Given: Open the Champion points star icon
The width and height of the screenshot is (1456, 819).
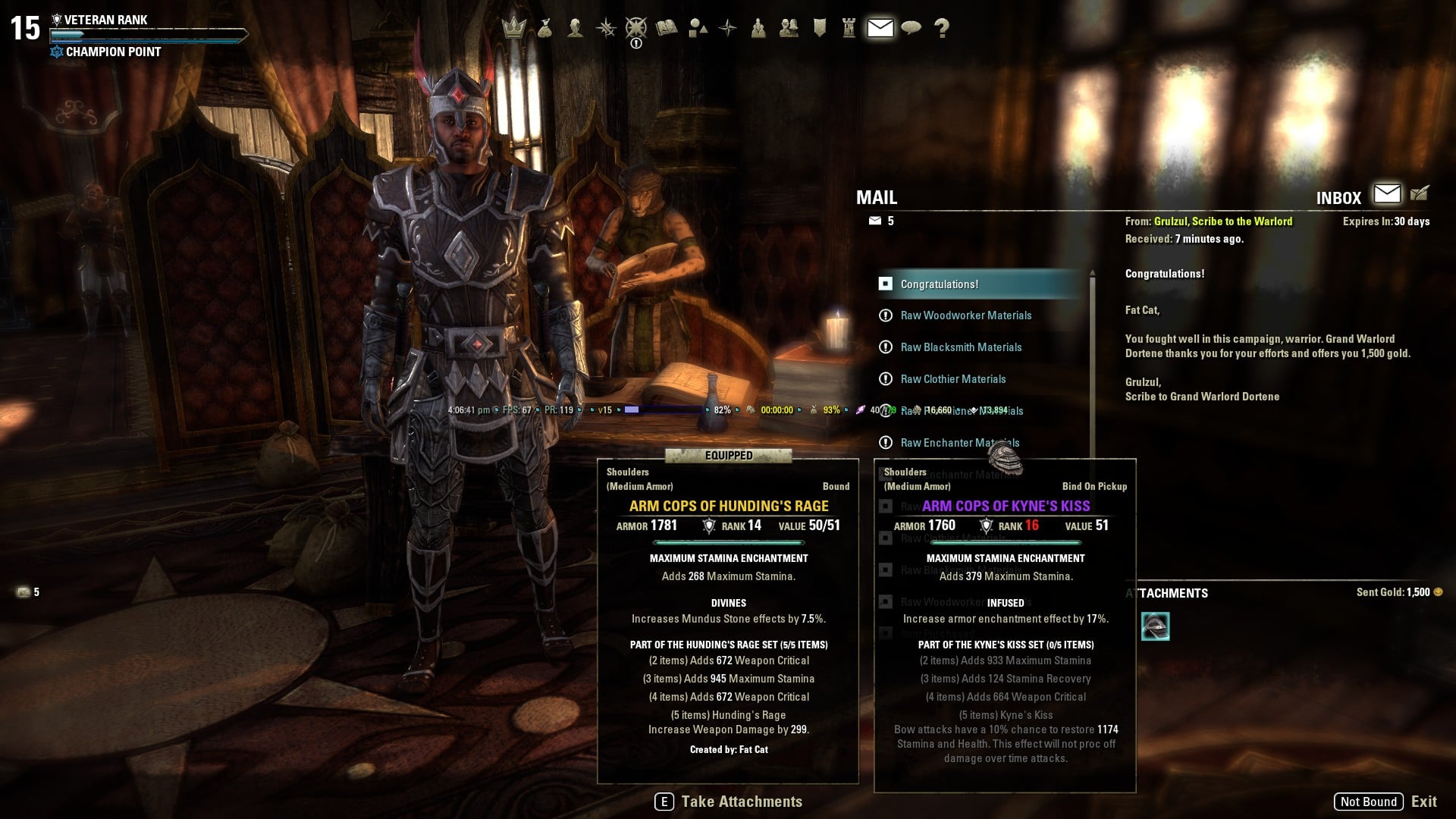Looking at the screenshot, I should point(636,28).
